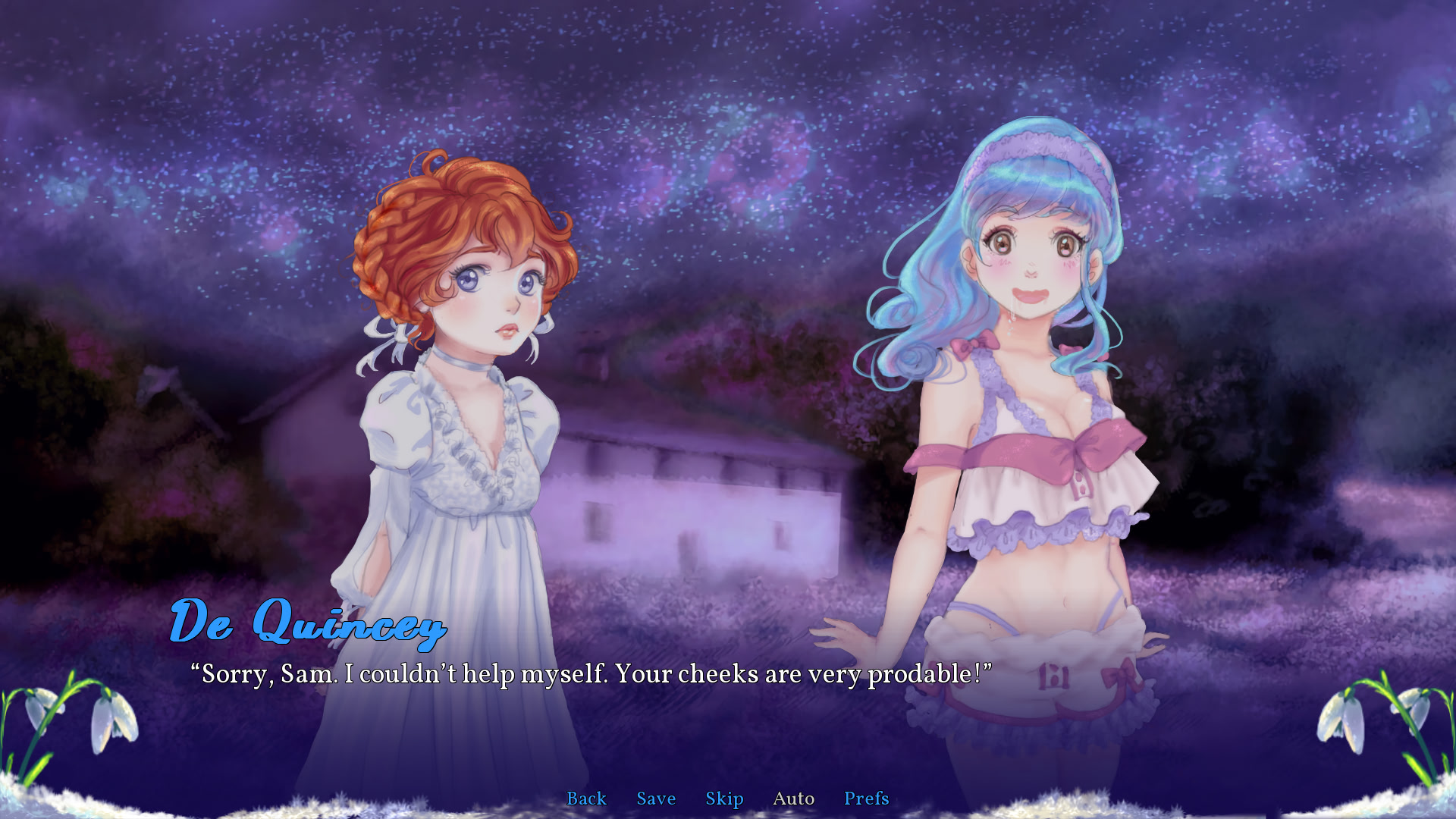Viewport: 1456px width, 819px height.
Task: Click Save in the bottom navigation
Action: click(656, 799)
